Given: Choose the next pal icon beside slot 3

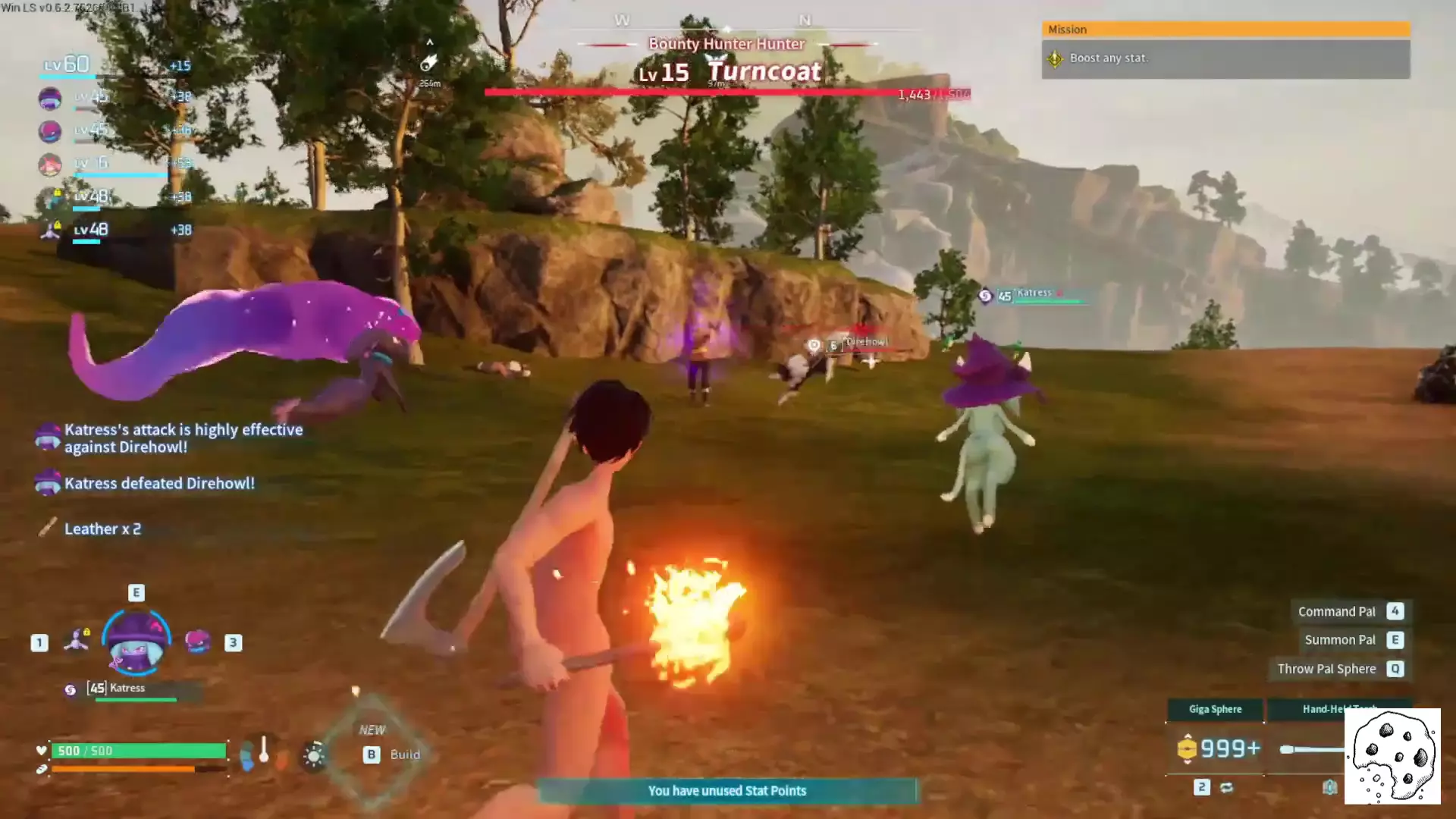Looking at the screenshot, I should pos(197,642).
